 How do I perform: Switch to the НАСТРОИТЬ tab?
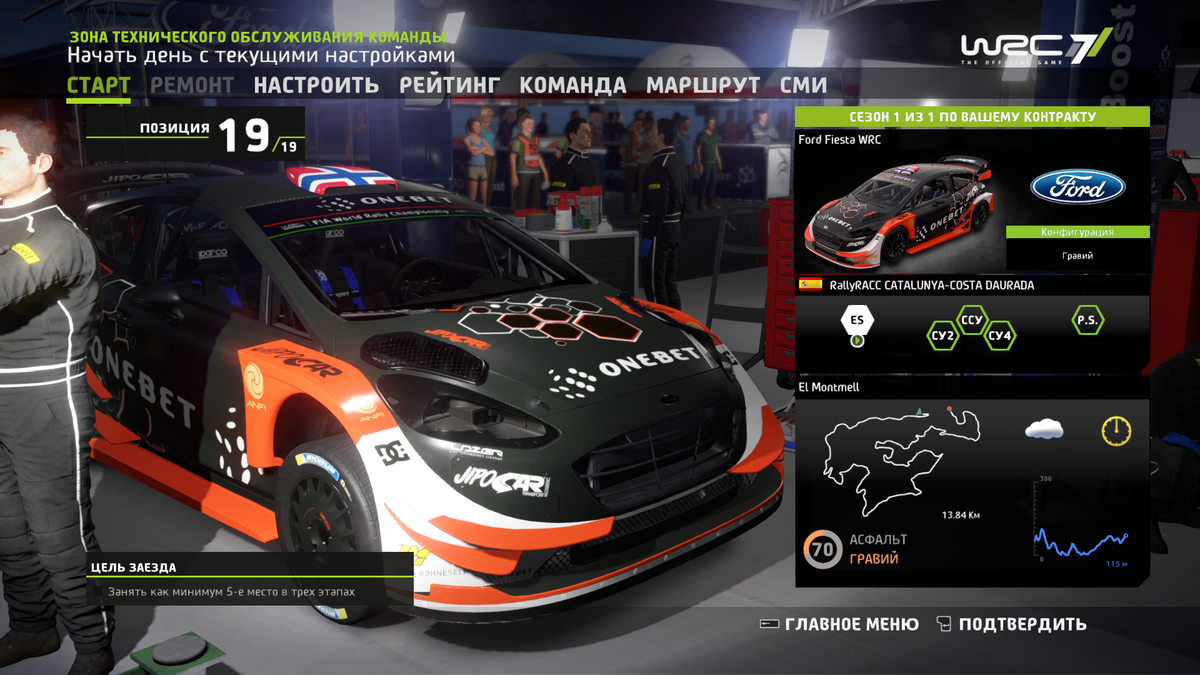tap(316, 85)
